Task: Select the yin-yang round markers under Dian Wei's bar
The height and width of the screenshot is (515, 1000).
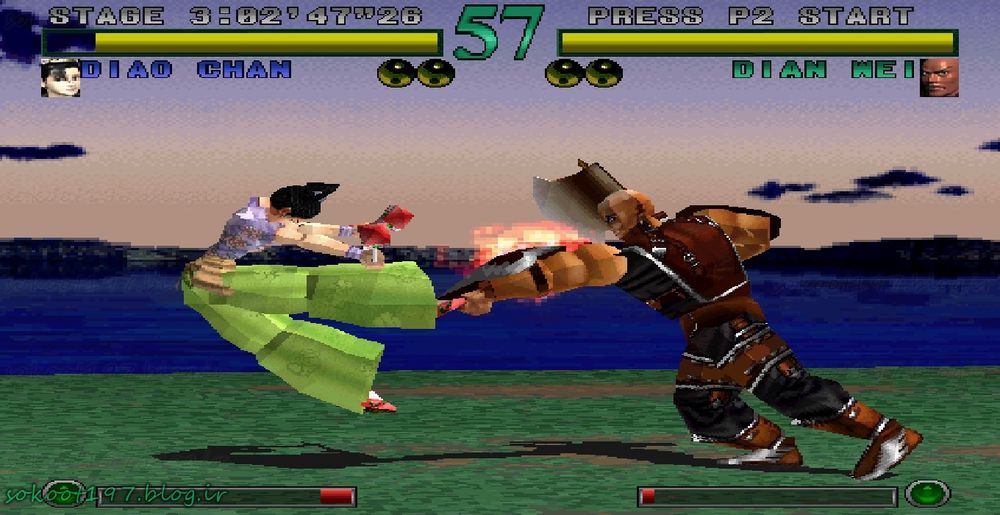Action: (x=584, y=73)
